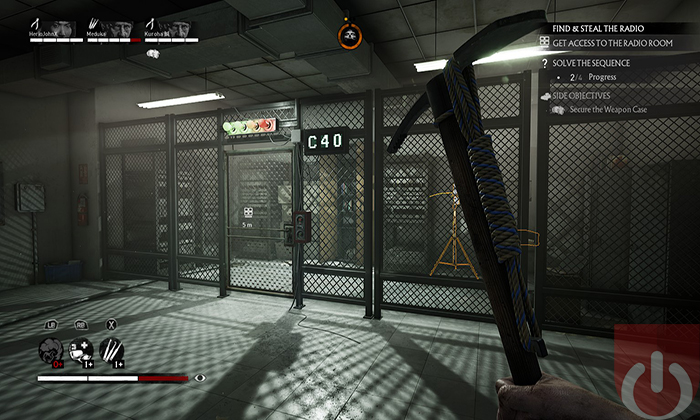
Task: Click the orange compass marker icon
Action: coord(349,36)
